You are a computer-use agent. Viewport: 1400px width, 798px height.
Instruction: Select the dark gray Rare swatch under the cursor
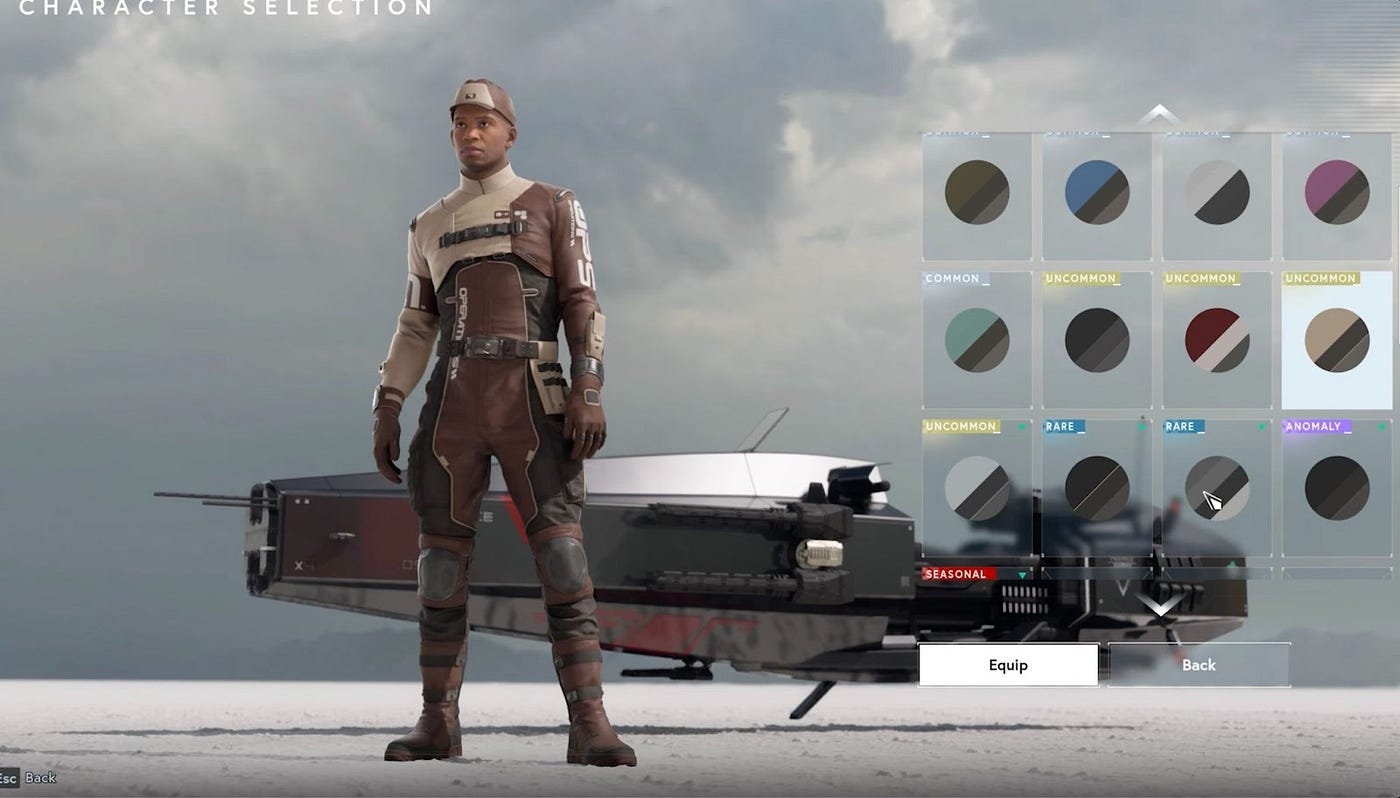(1217, 487)
